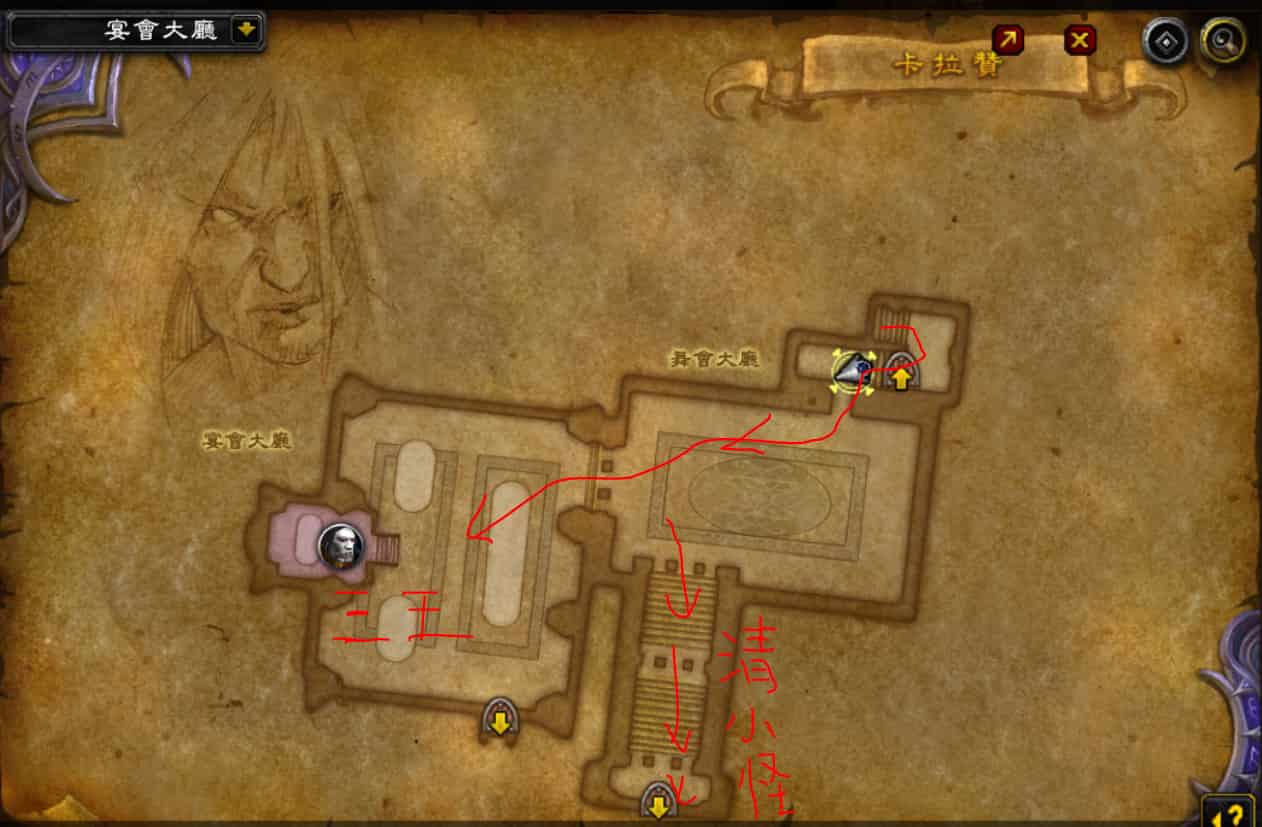Click the magnifying glass map button
1262x827 pixels.
1222,41
